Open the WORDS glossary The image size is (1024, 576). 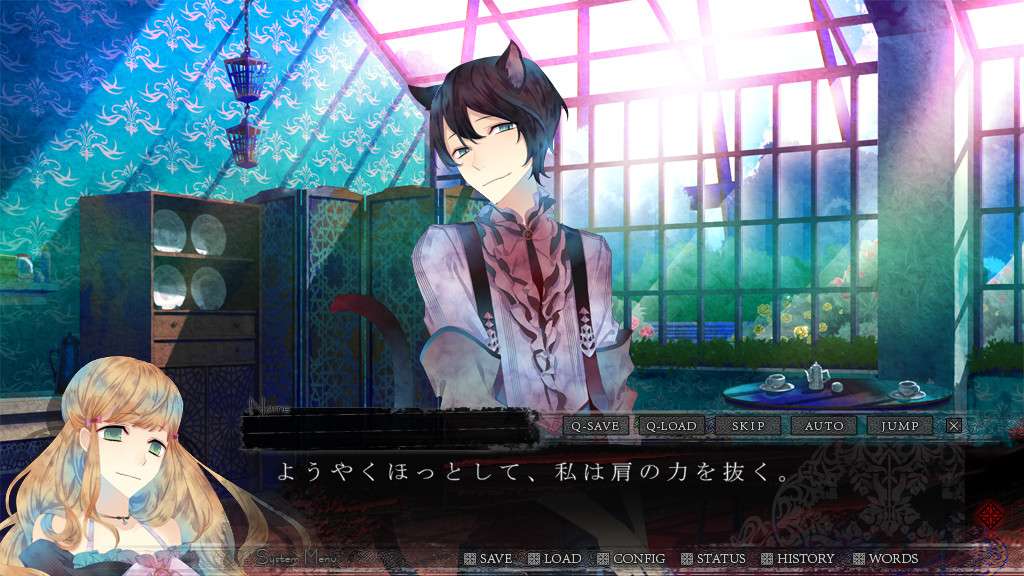pos(885,558)
